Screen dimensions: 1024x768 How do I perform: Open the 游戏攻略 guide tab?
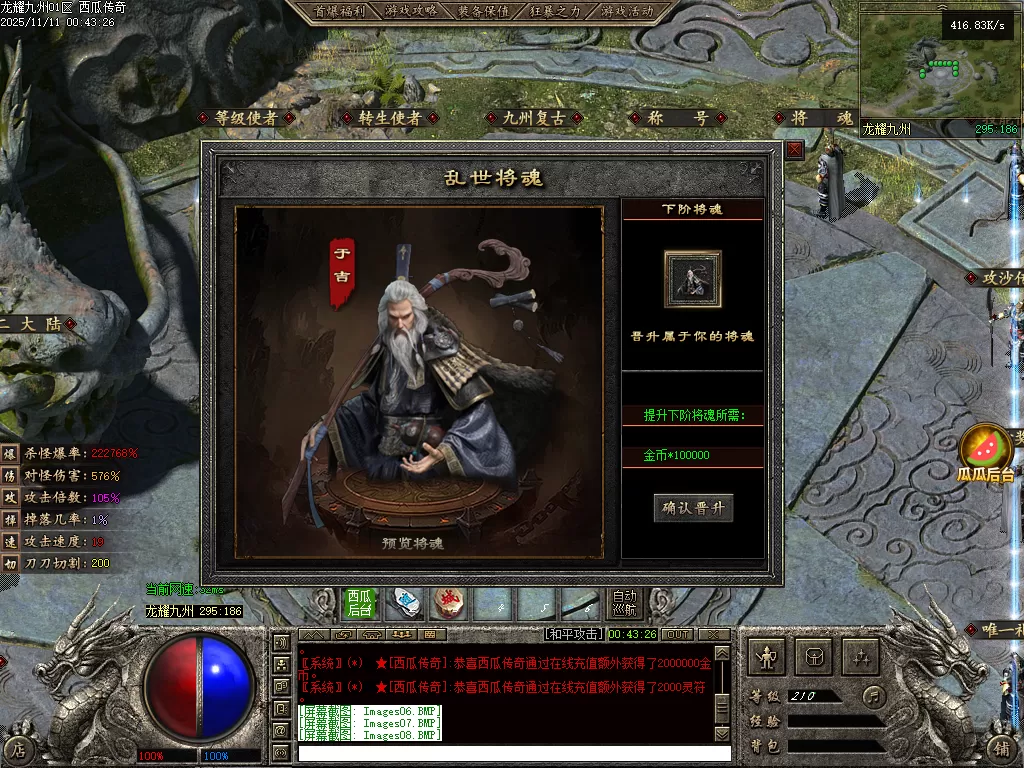[411, 11]
